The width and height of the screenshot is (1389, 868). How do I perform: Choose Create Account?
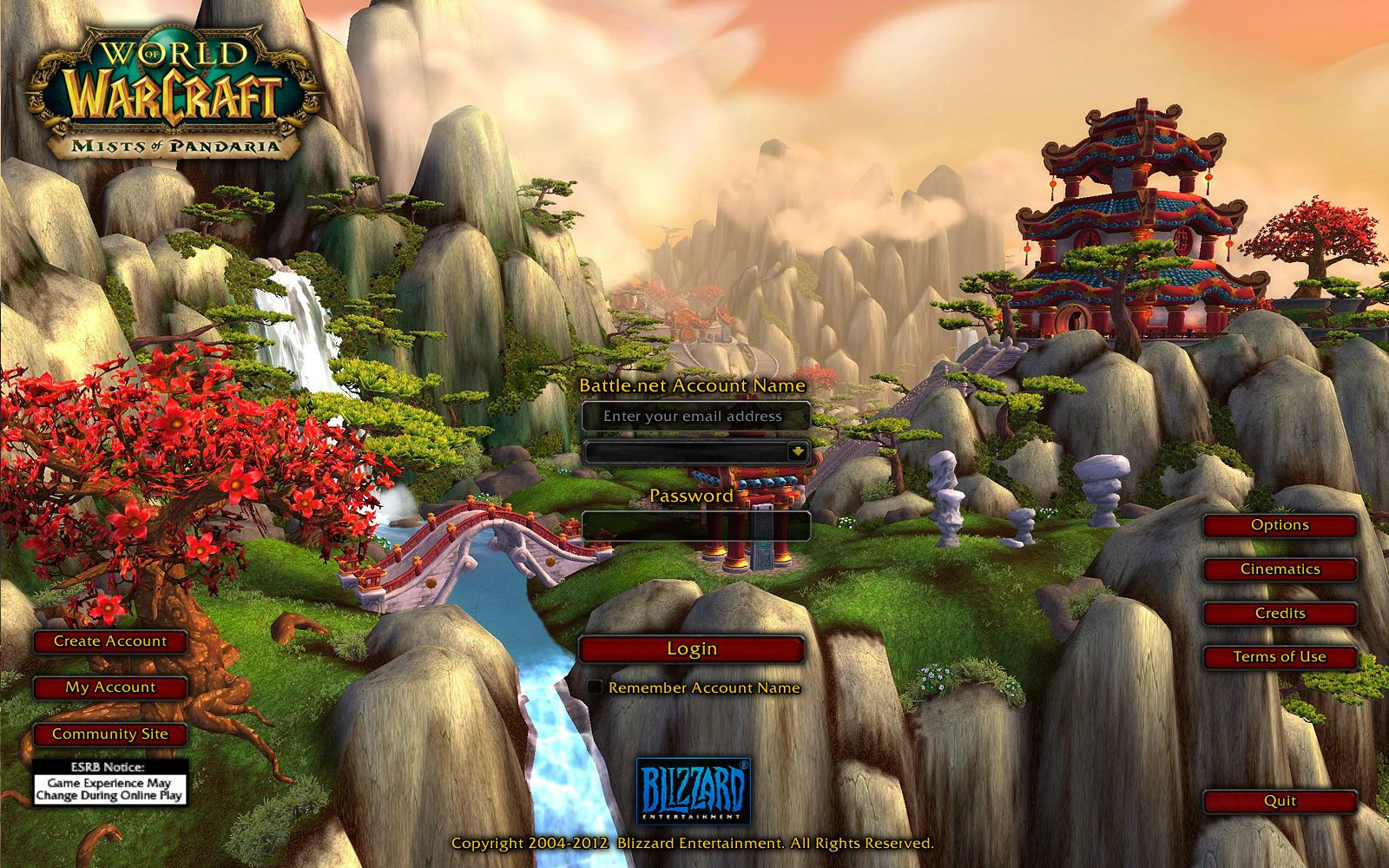click(x=110, y=641)
